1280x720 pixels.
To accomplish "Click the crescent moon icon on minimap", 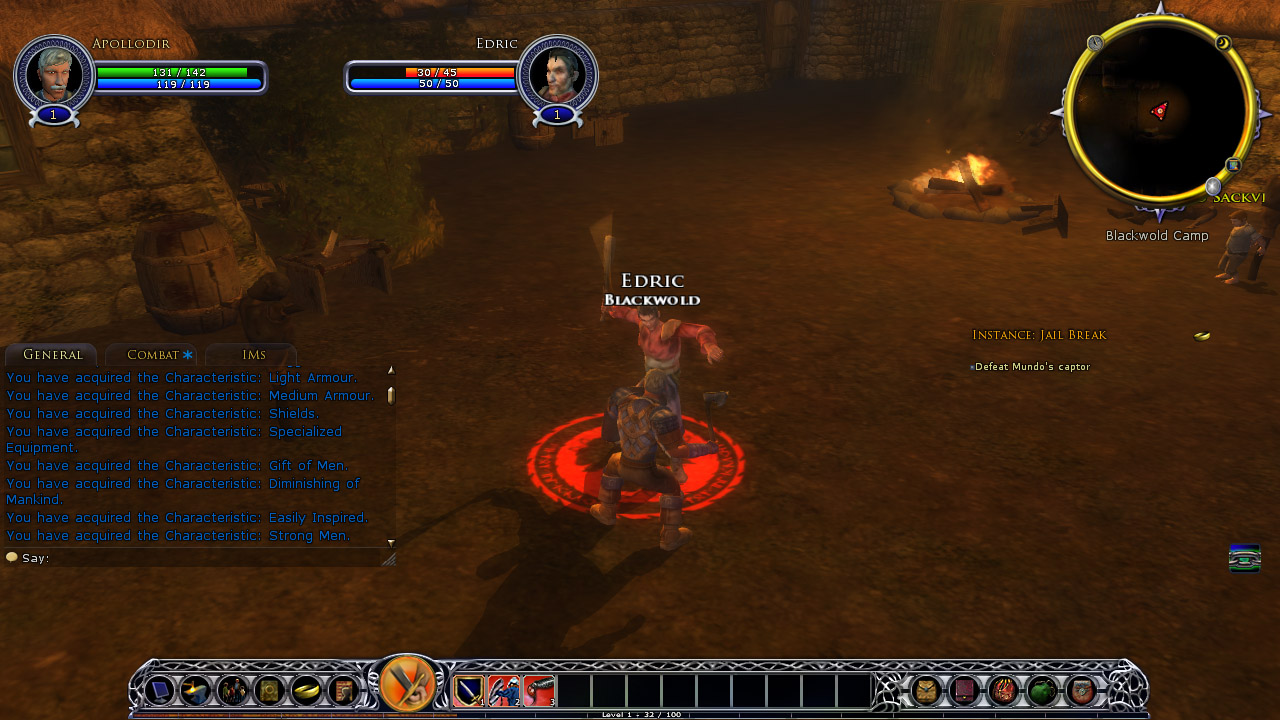I will (x=1222, y=42).
